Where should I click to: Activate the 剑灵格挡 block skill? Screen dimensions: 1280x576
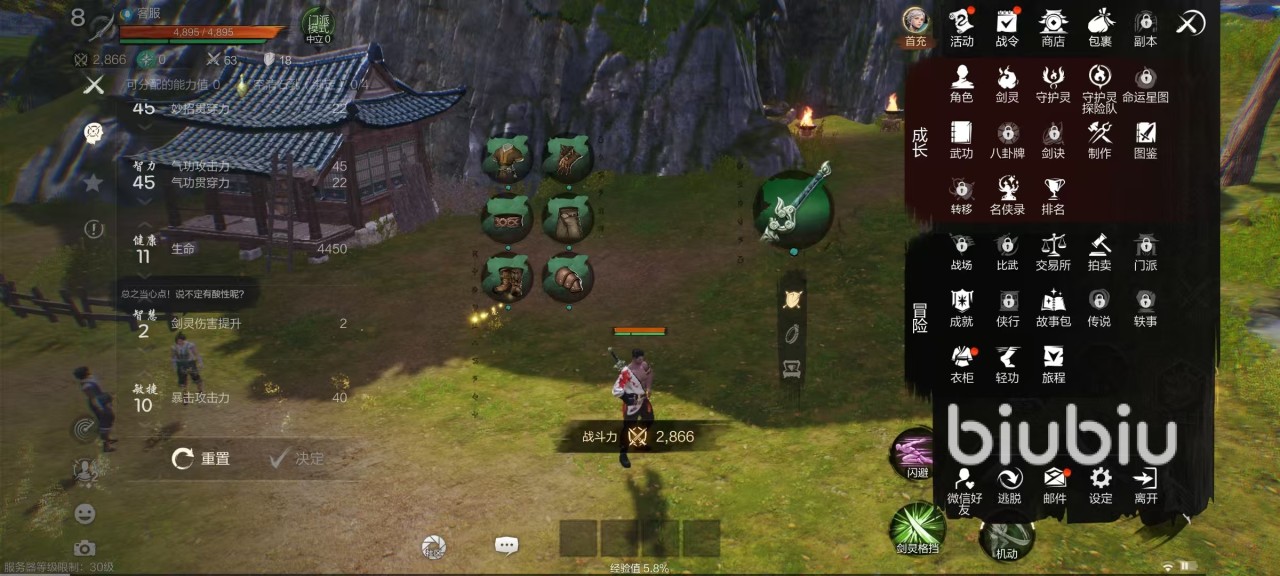pos(917,529)
